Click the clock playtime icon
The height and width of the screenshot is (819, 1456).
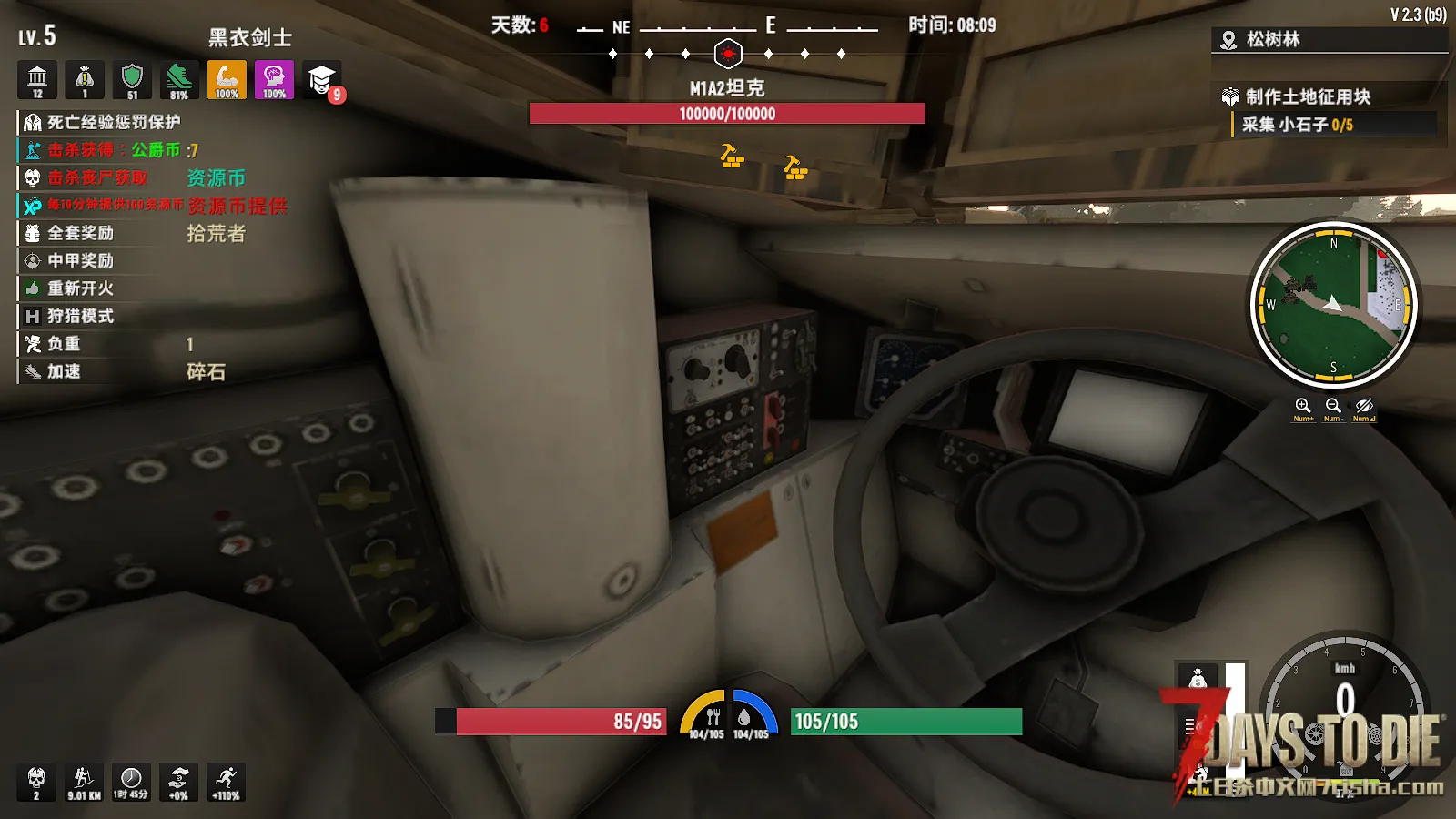131,782
